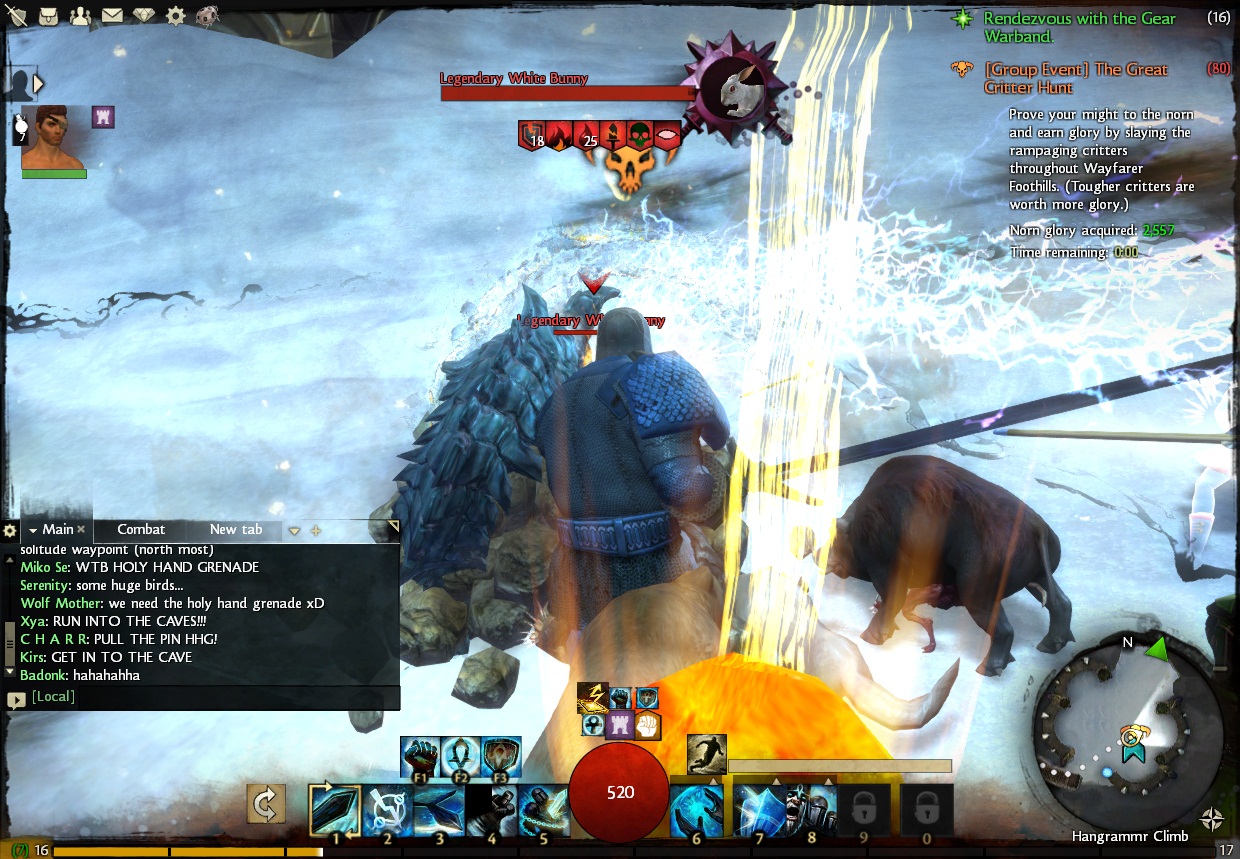Viewport: 1240px width, 859px height.
Task: Select the Great Critter Hunt group event
Action: (x=1075, y=78)
